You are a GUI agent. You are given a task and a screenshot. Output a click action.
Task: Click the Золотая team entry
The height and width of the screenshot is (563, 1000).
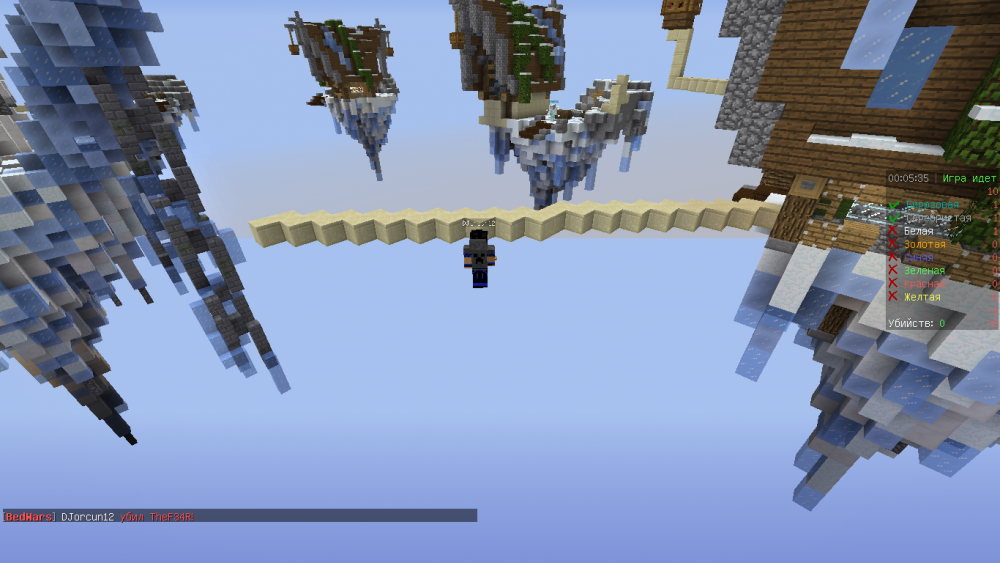pyautogui.click(x=923, y=244)
